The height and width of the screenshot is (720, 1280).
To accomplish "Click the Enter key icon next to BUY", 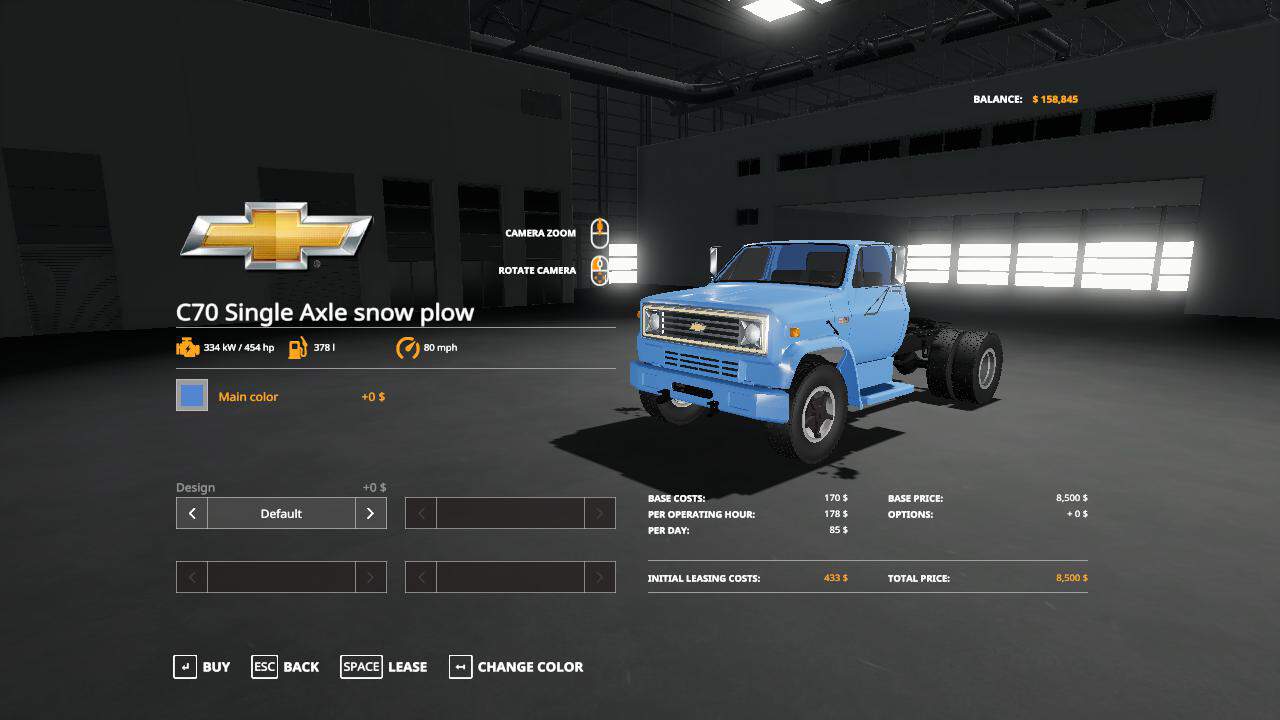I will coord(186,667).
